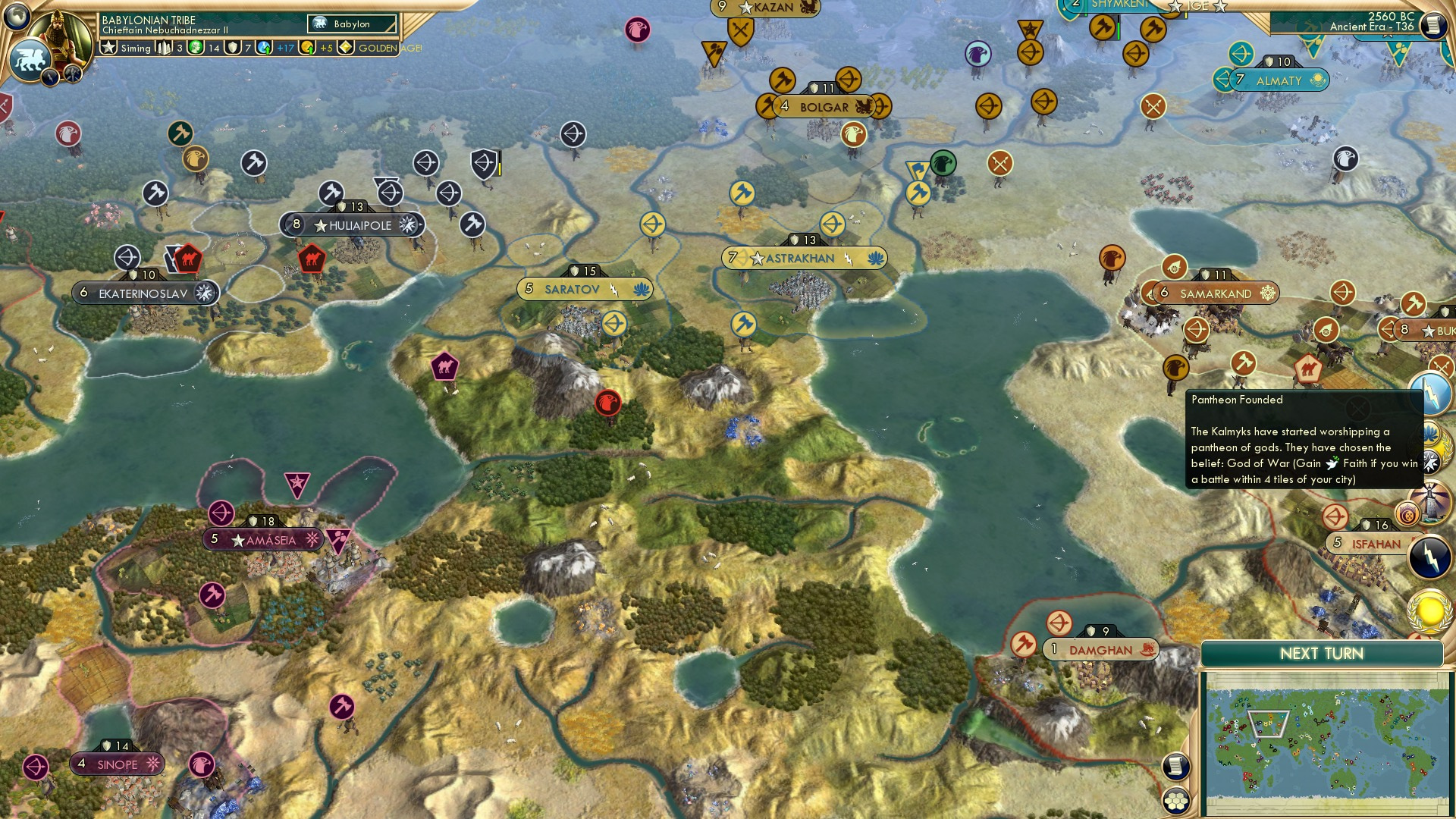Click the NEXT TURN button
Image resolution: width=1456 pixels, height=819 pixels.
(1323, 654)
